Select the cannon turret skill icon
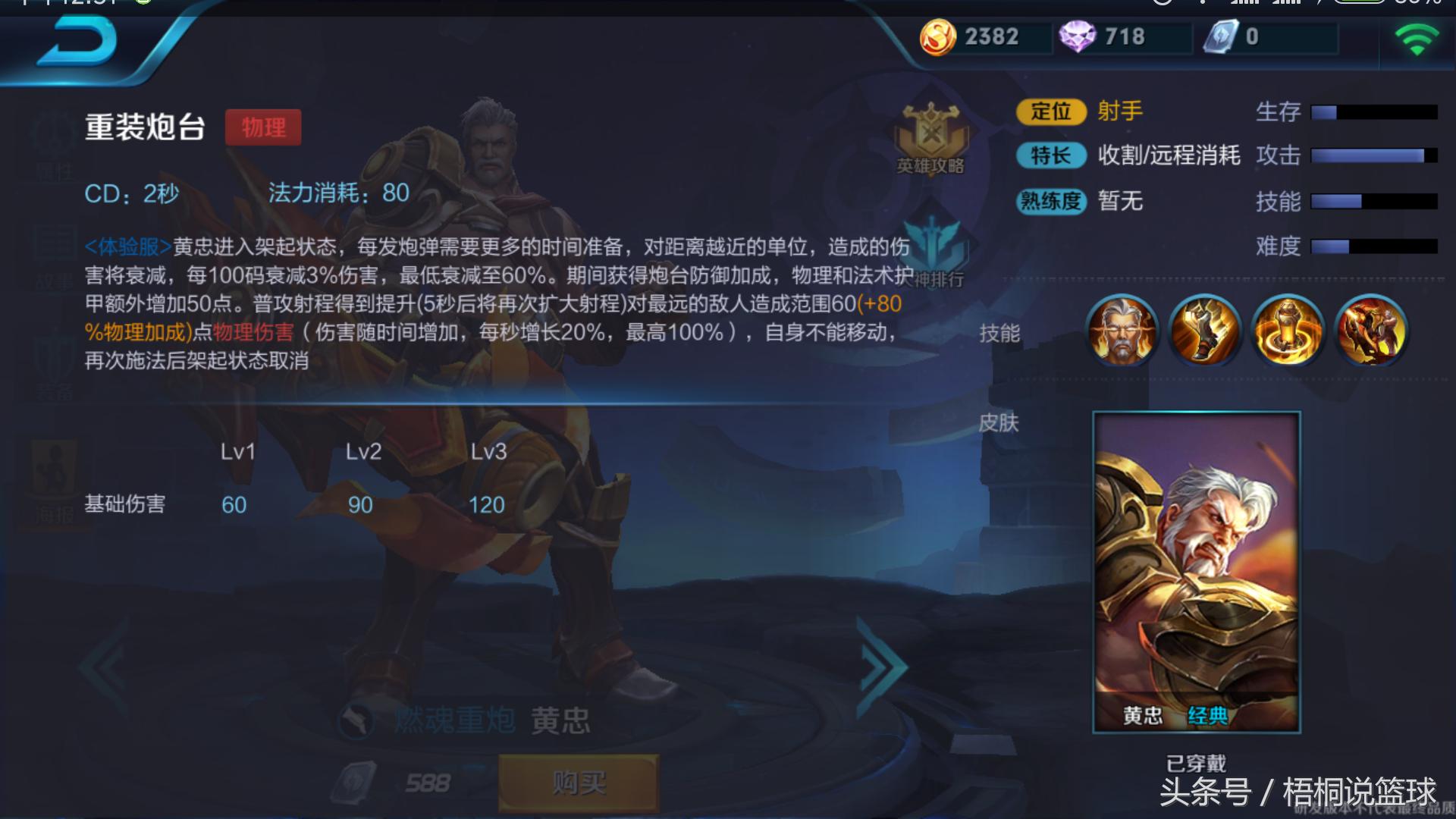 click(x=1287, y=331)
